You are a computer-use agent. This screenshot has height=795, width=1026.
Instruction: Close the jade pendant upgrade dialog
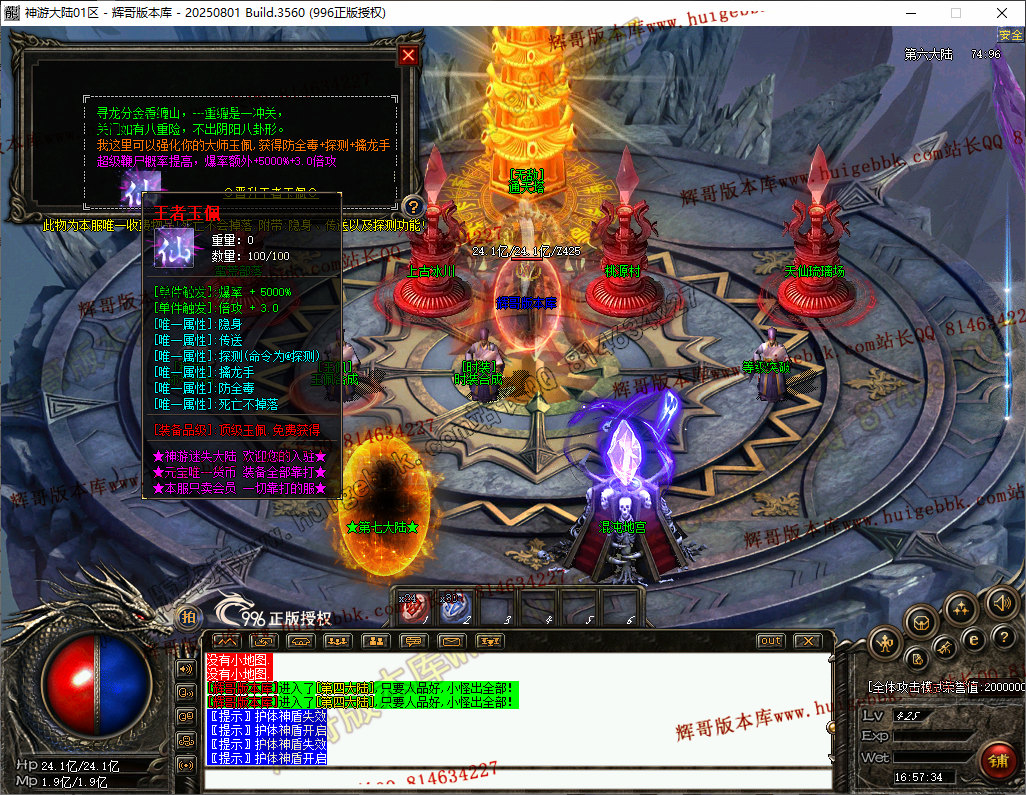pyautogui.click(x=408, y=56)
